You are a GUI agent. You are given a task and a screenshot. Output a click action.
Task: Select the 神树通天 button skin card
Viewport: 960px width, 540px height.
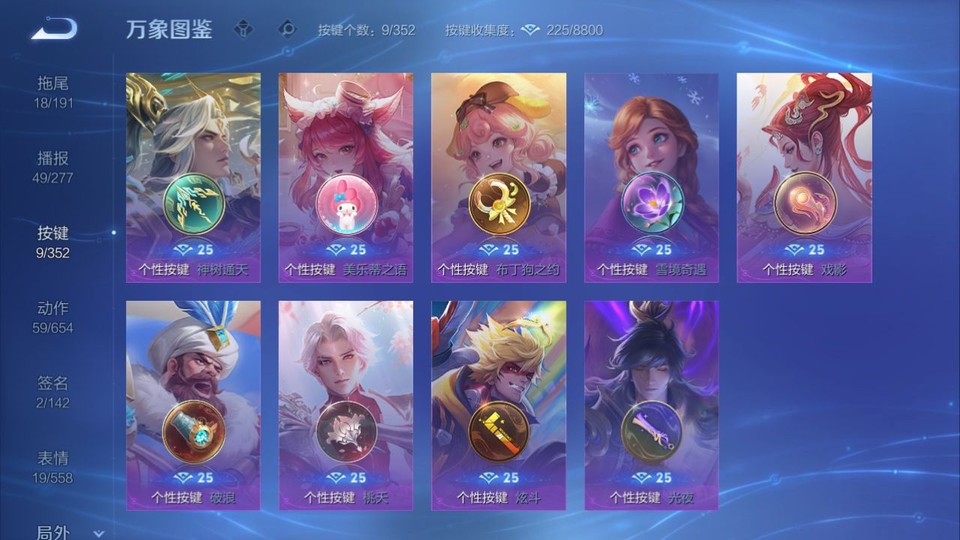(x=193, y=177)
